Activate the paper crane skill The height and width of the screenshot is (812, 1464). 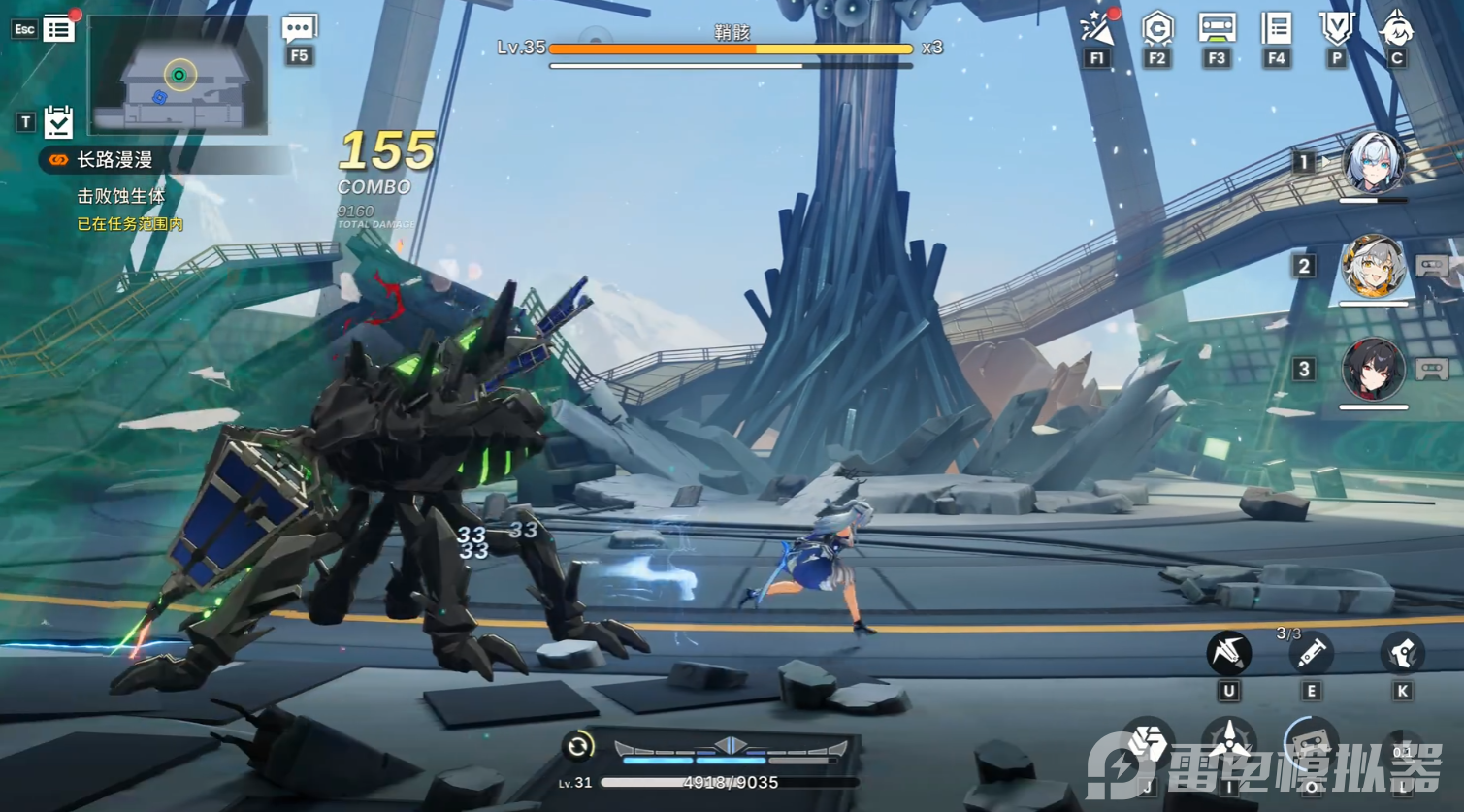coord(1228,653)
